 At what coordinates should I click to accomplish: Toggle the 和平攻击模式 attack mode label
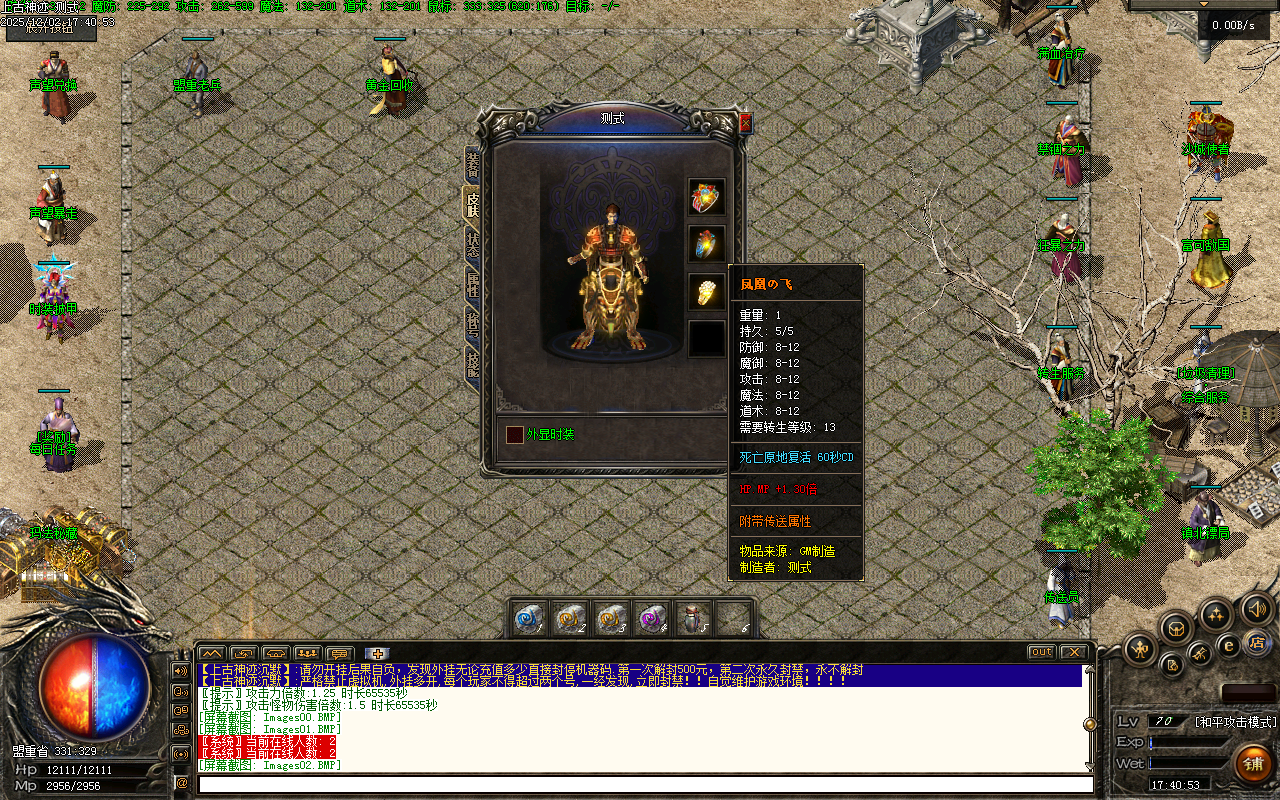click(x=1236, y=721)
